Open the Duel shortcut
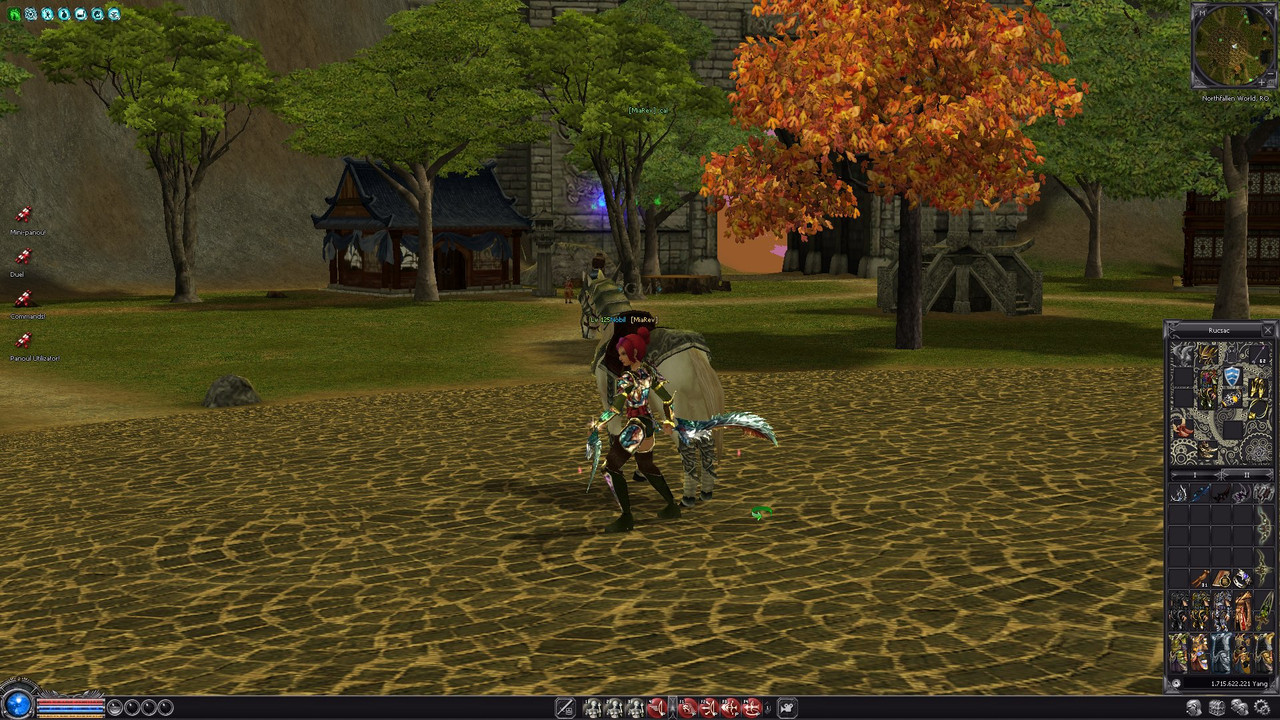The height and width of the screenshot is (720, 1280). pos(23,257)
